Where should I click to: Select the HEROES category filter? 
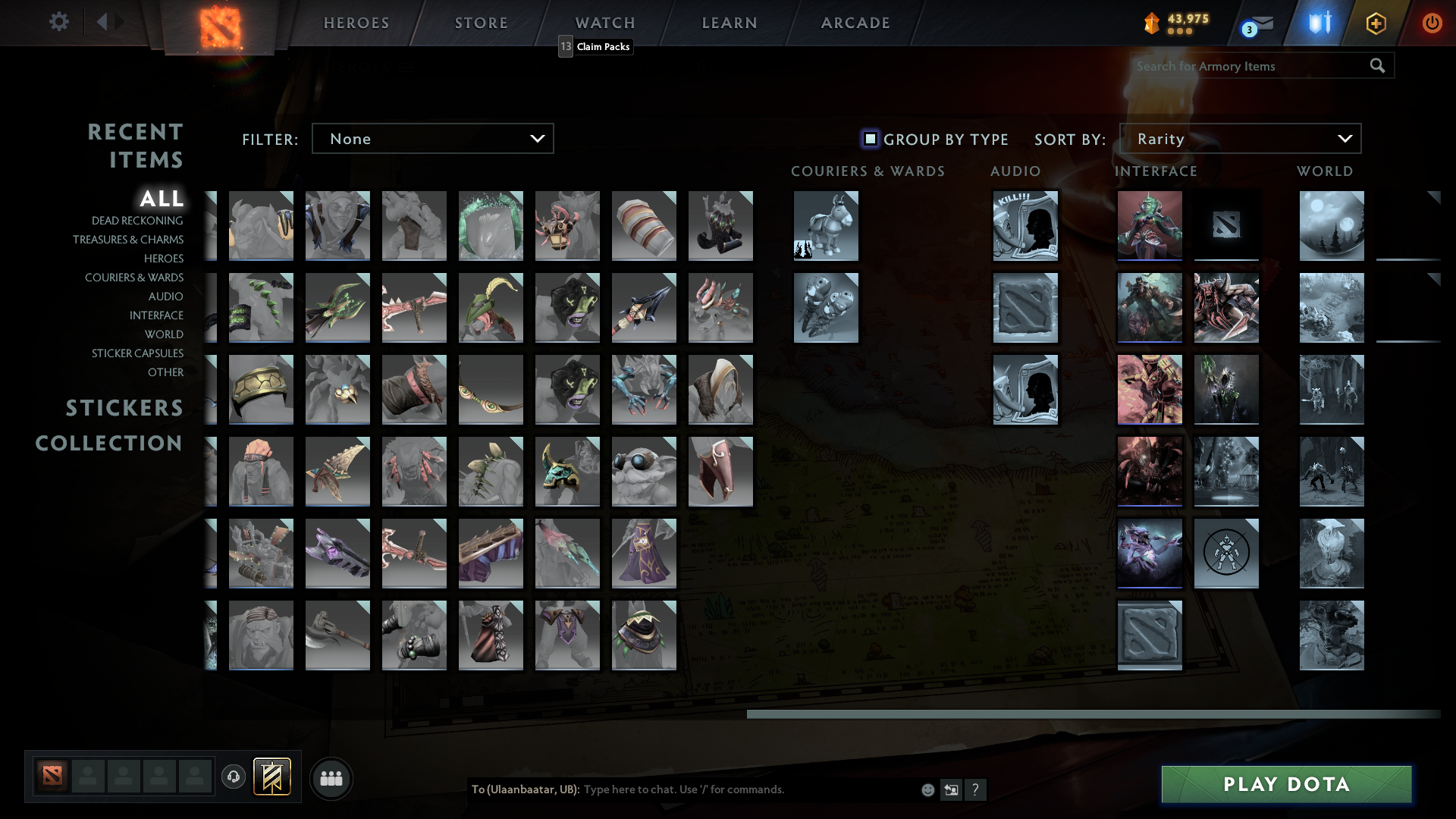point(164,259)
